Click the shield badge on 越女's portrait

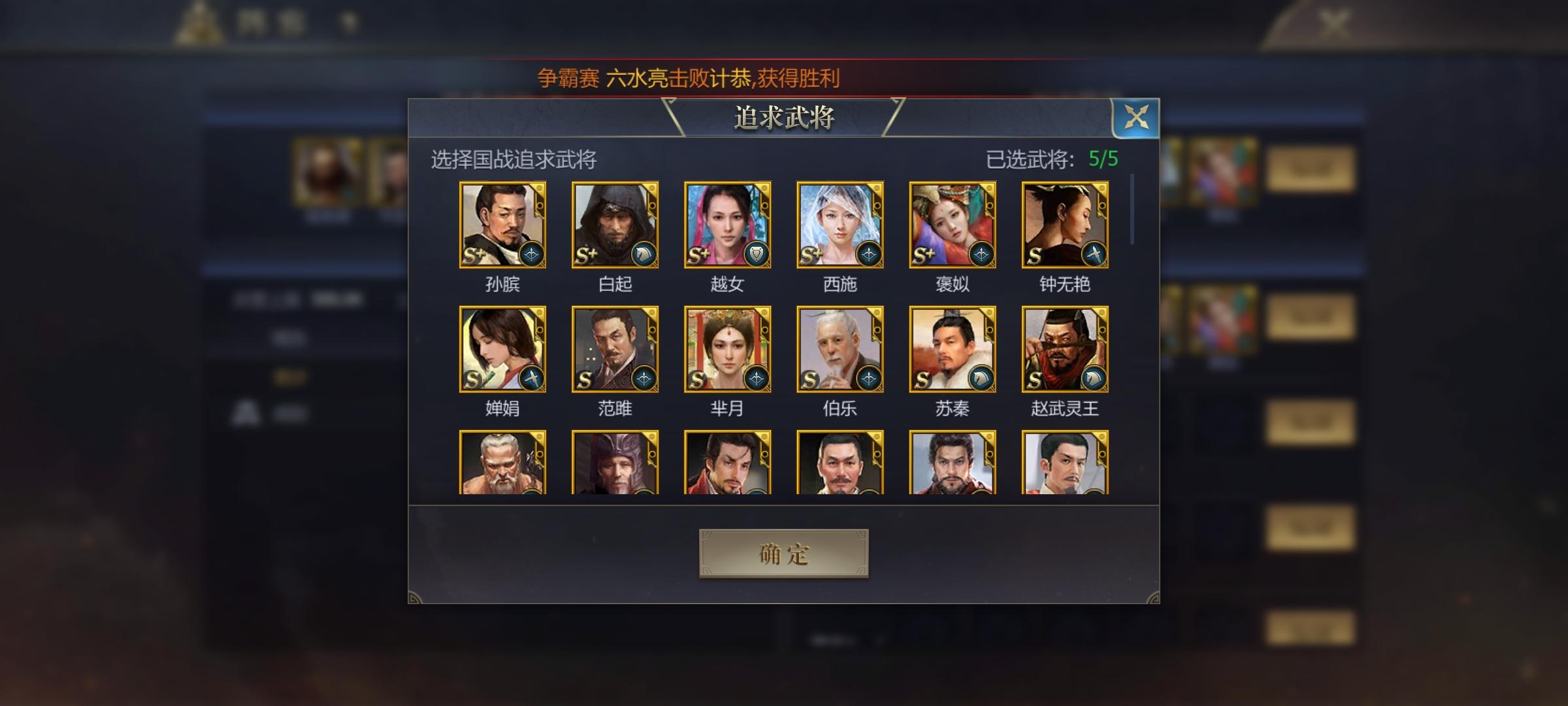pyautogui.click(x=757, y=255)
